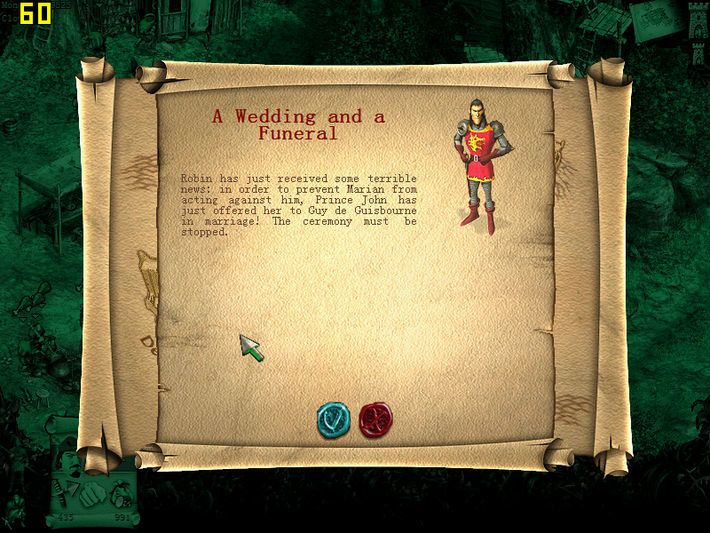Accept the mission with the blue checkmark seal
The image size is (710, 533).
(x=333, y=418)
